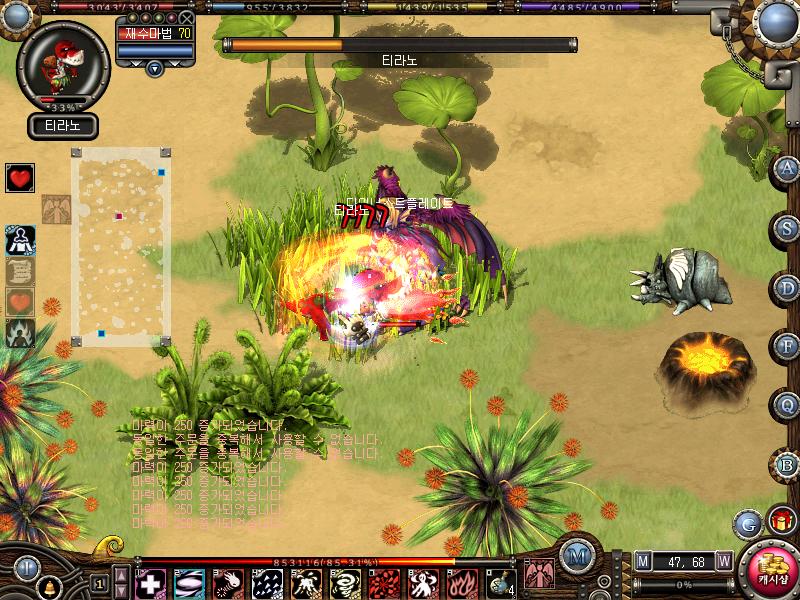Activate the red flame skill slot
Screen dimensions: 800x600
[462, 583]
